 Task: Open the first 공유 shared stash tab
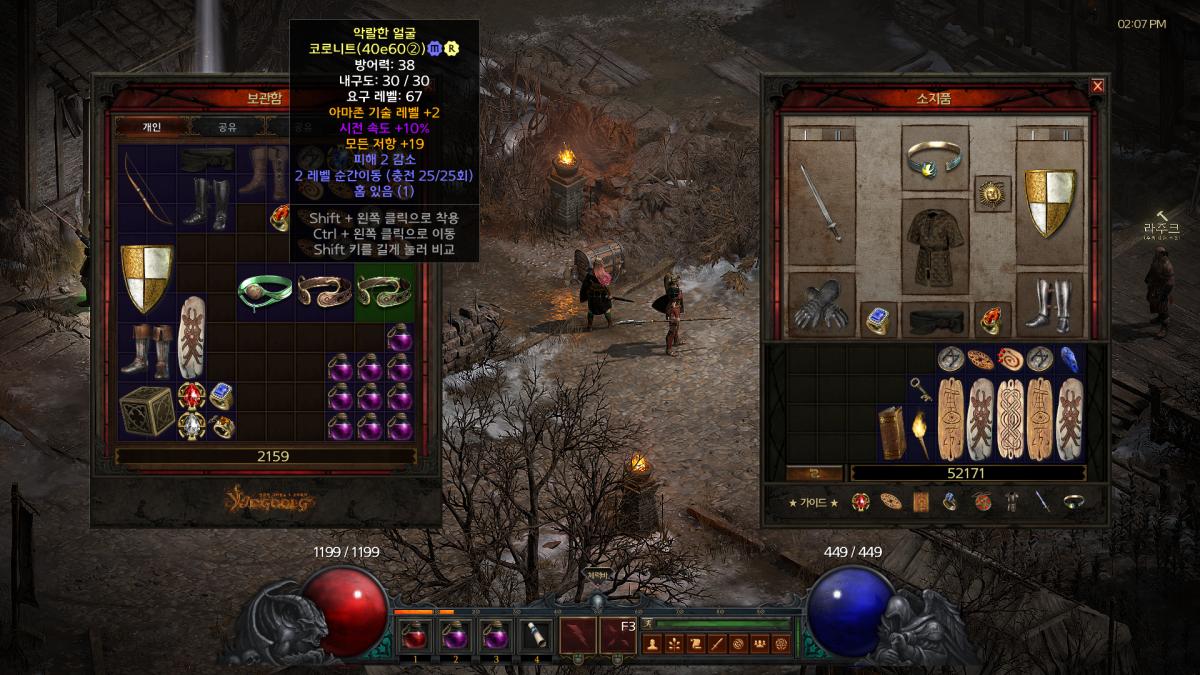click(227, 127)
